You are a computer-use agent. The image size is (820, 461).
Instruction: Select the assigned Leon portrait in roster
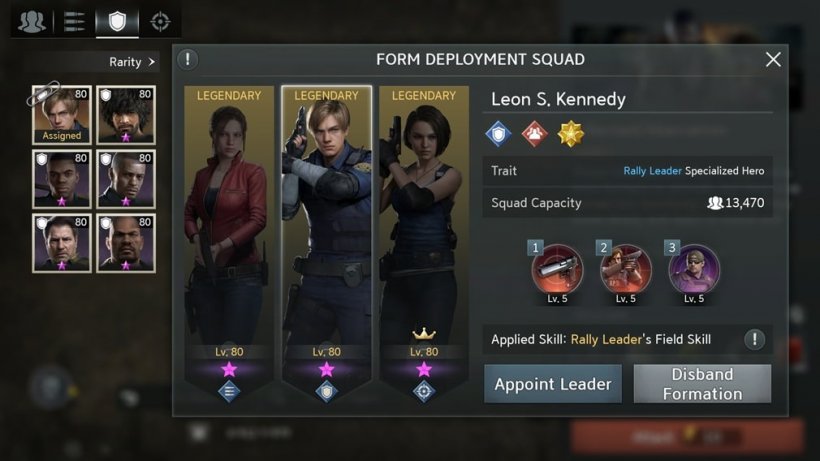61,115
